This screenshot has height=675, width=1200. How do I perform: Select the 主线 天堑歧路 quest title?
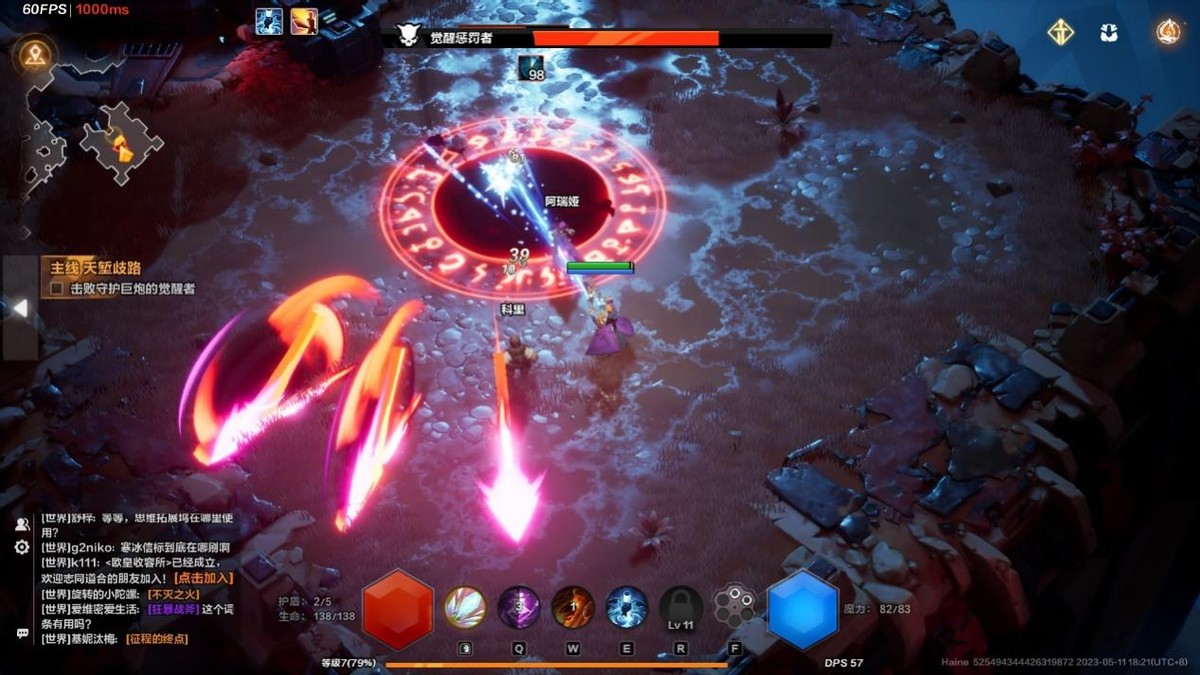(92, 268)
